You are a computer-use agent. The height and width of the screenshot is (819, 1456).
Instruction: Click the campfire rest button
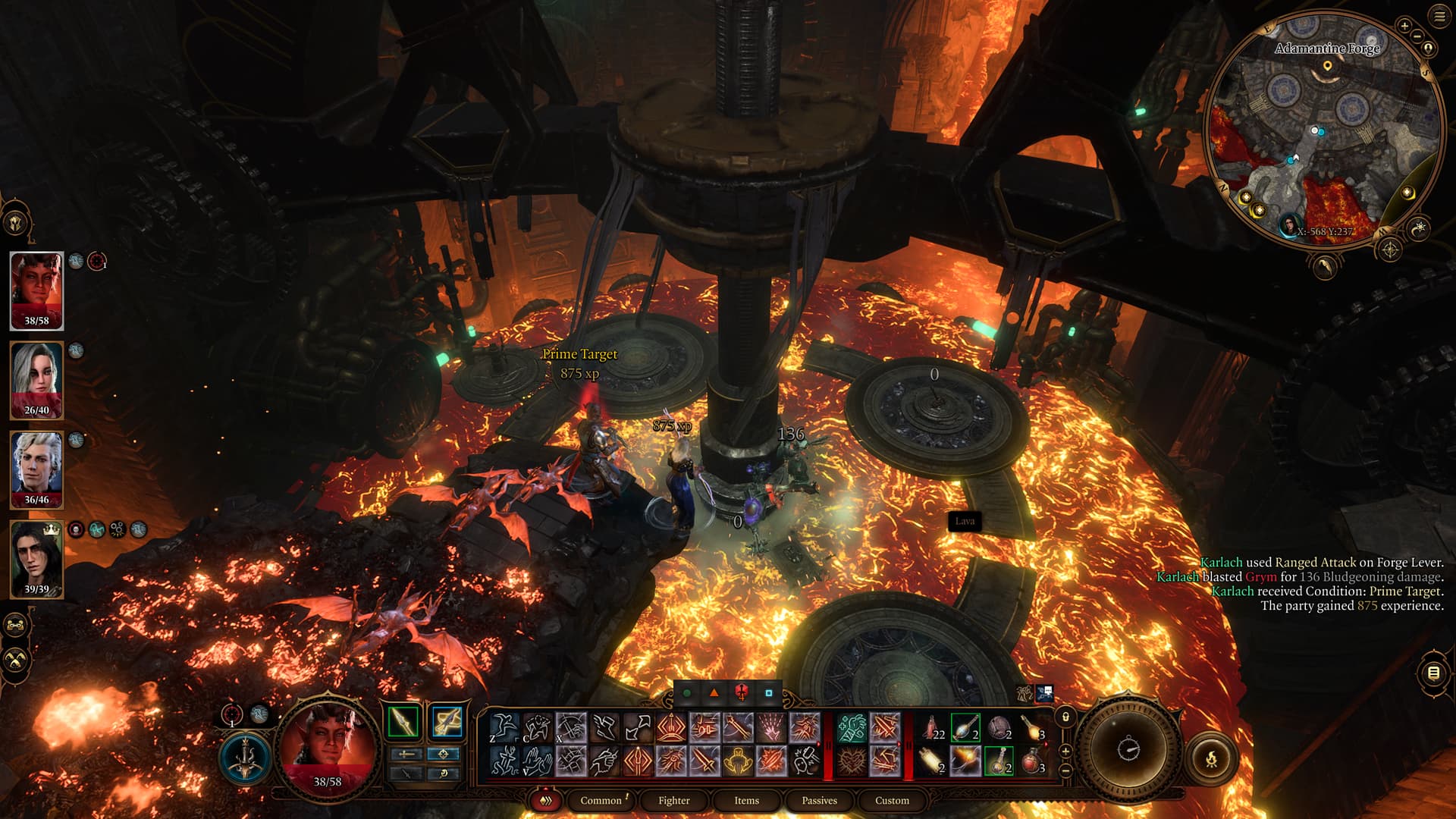pos(1211,758)
